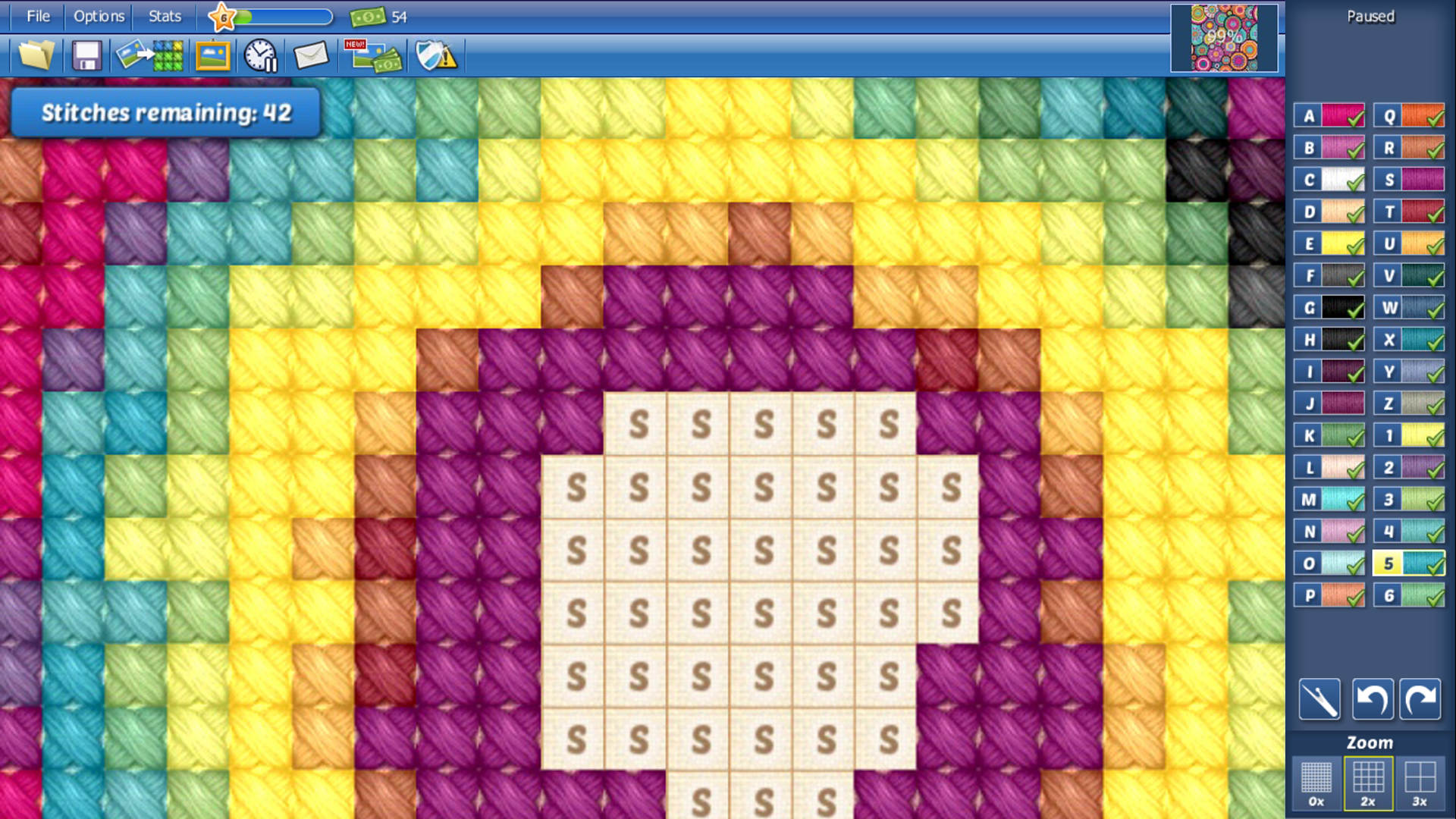Click the 99% pattern preview thumbnail
The image size is (1456, 819).
(1224, 39)
